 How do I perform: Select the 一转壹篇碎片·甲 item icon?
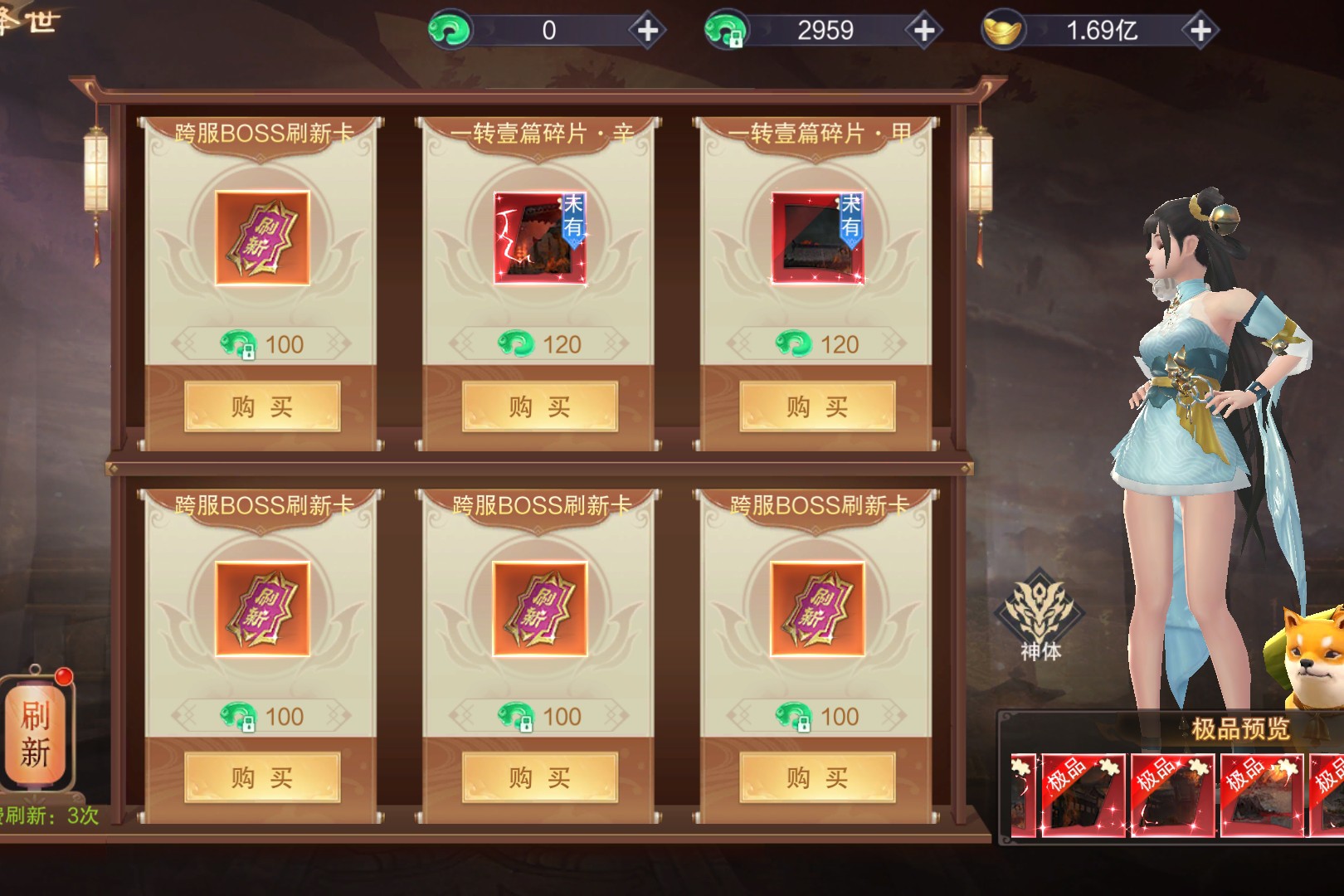[x=817, y=238]
